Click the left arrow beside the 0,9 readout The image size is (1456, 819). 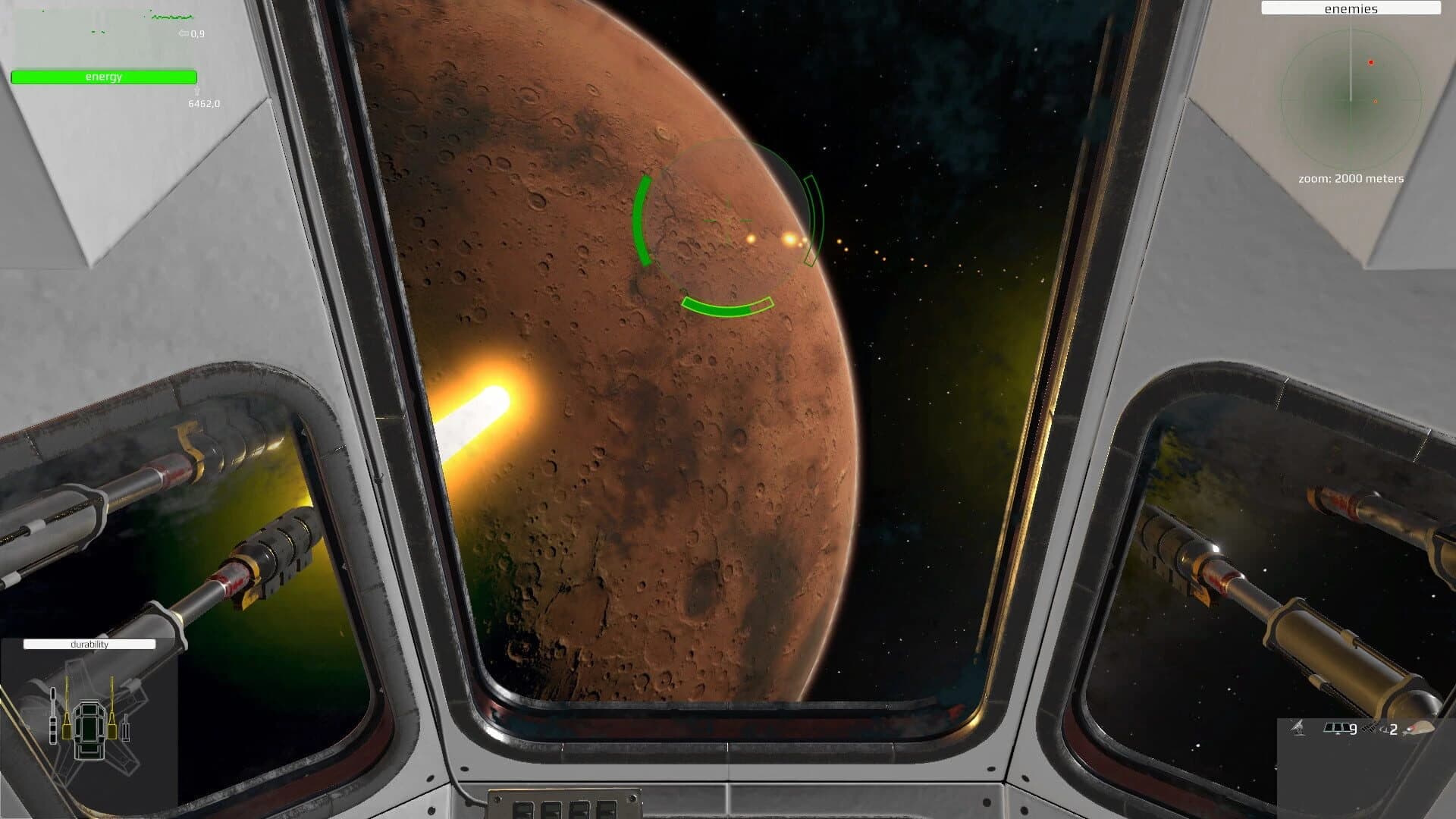tap(182, 34)
